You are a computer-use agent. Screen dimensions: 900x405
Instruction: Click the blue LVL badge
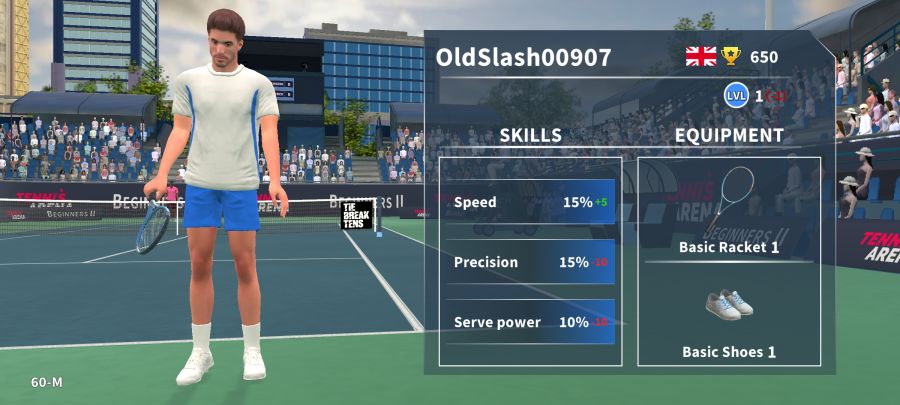click(737, 96)
